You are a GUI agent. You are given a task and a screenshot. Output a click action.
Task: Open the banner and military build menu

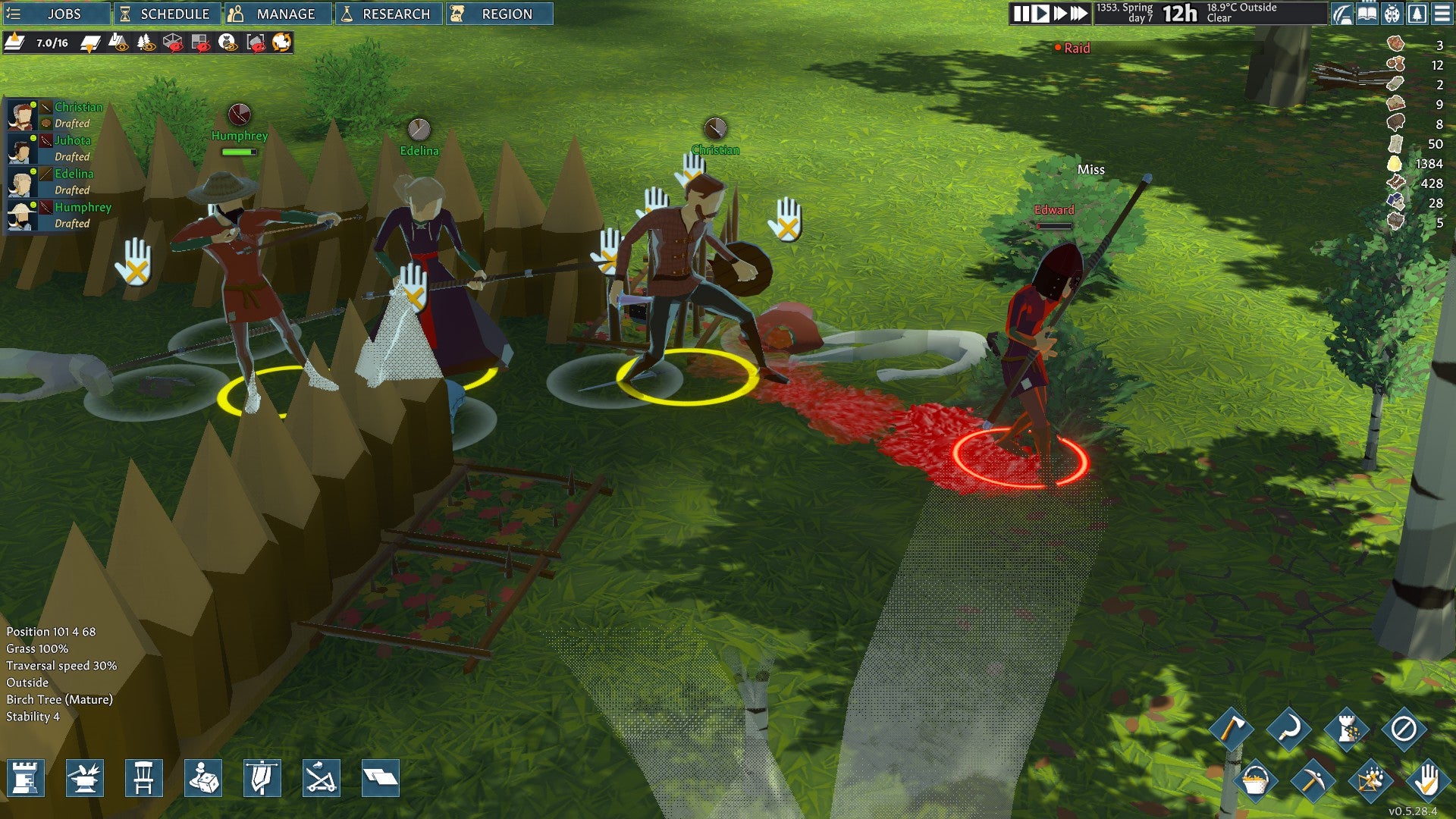click(x=262, y=778)
